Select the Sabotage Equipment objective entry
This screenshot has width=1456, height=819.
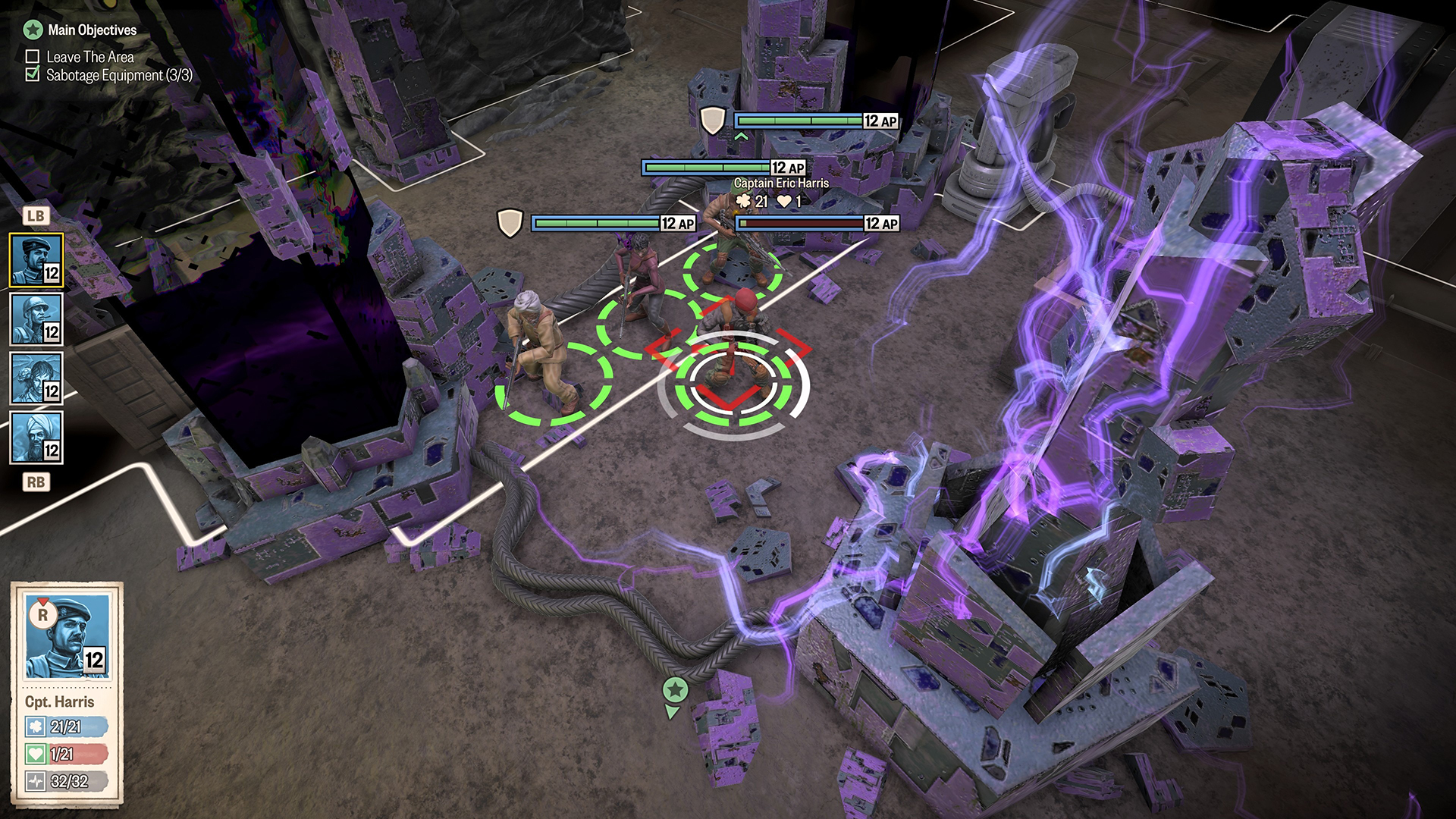click(x=118, y=75)
